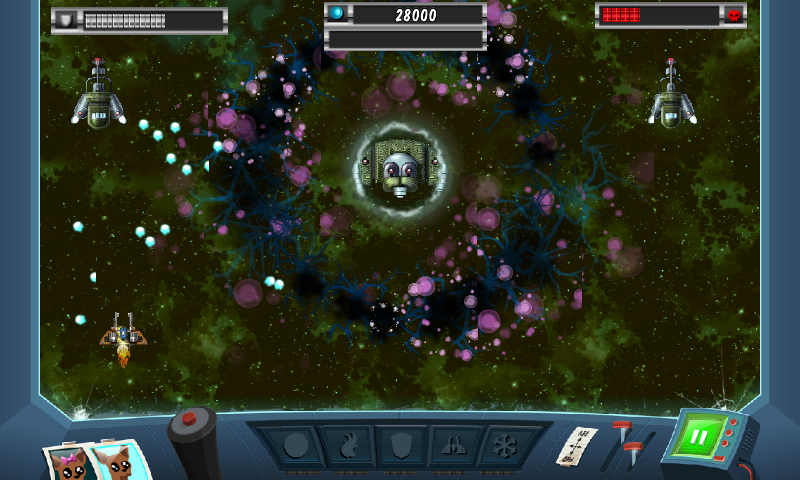This screenshot has width=800, height=480.
Task: Select the round bomb power-up slot
Action: click(x=294, y=446)
